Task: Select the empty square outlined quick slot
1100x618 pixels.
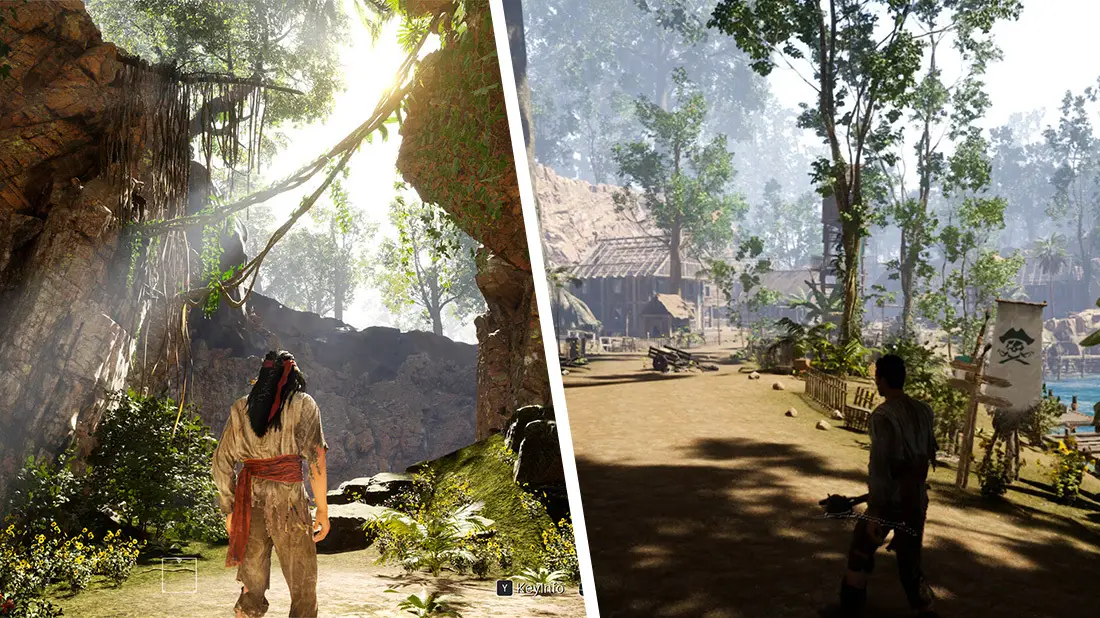Action: click(179, 574)
